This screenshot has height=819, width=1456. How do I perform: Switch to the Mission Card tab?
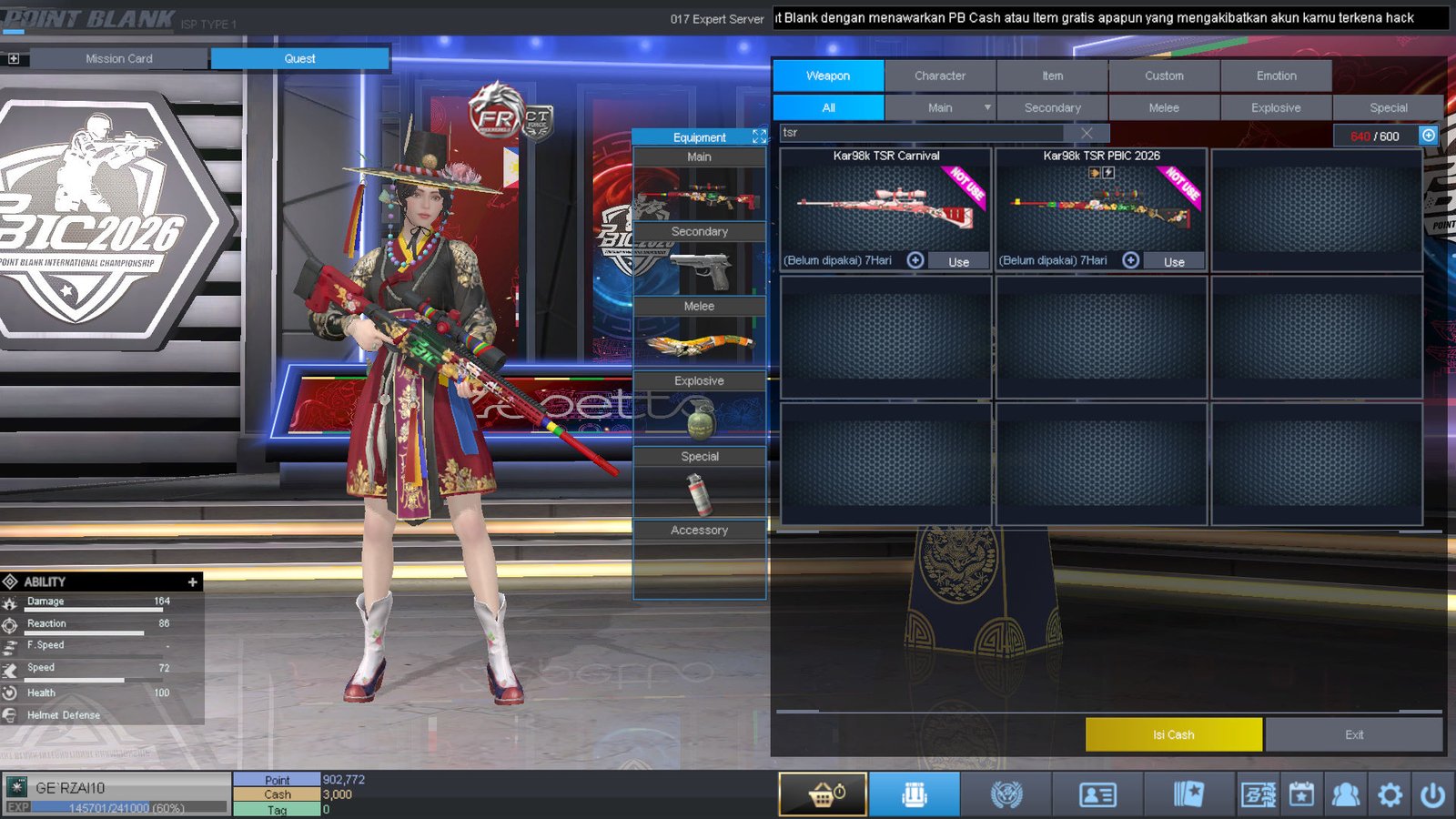coord(118,58)
